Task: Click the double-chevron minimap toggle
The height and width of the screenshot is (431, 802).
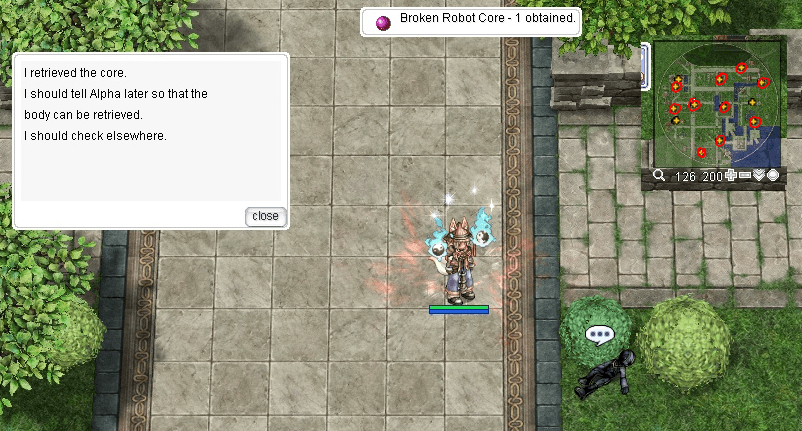Action: point(759,176)
